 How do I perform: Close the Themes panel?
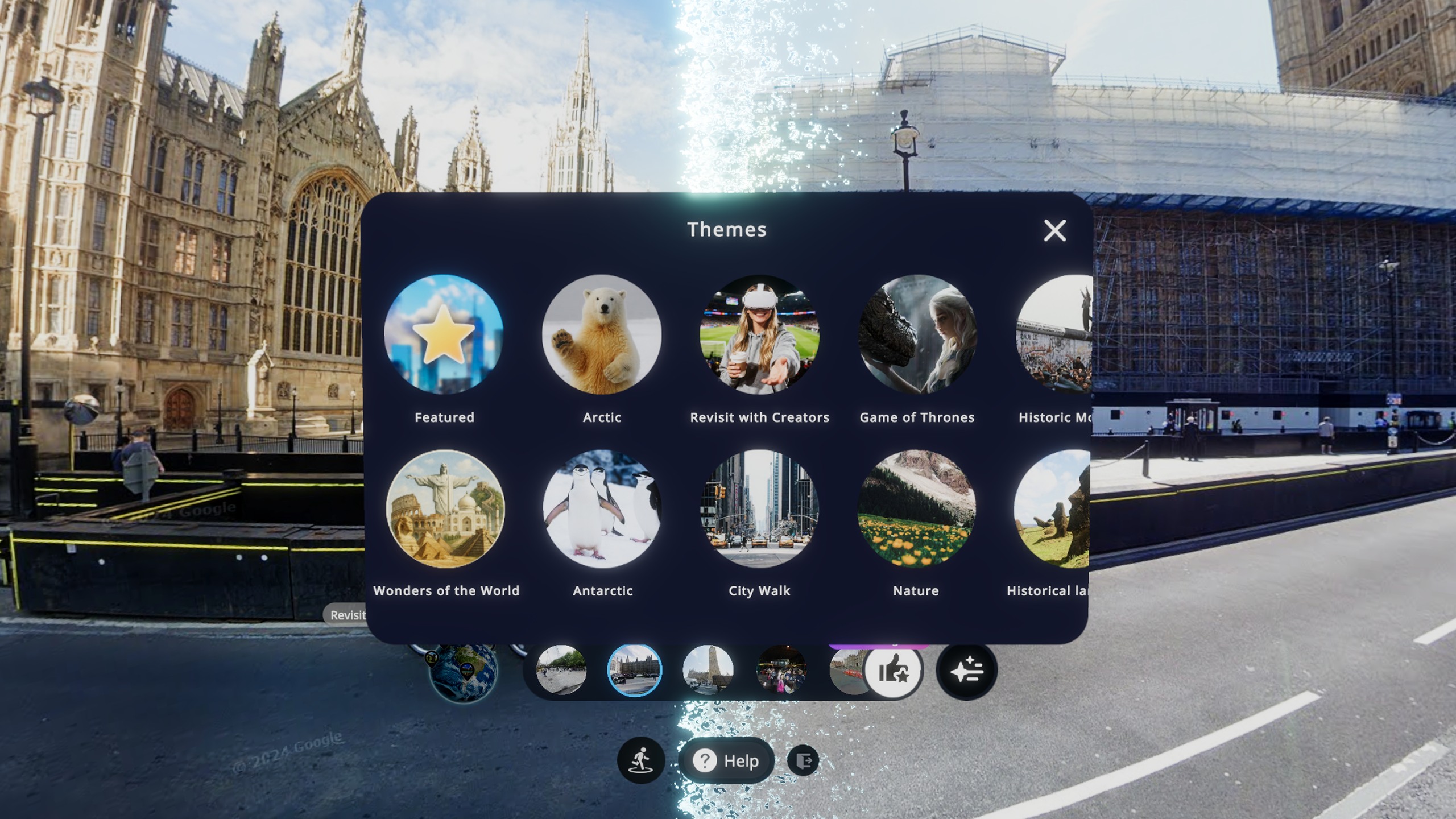coord(1054,230)
